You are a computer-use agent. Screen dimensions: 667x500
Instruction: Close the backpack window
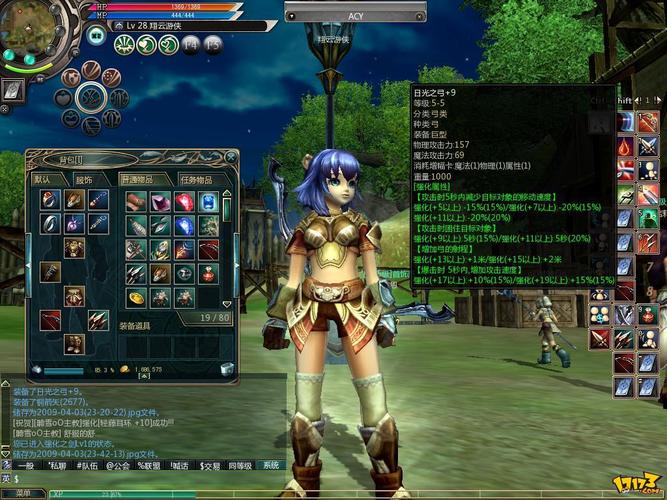pyautogui.click(x=232, y=157)
